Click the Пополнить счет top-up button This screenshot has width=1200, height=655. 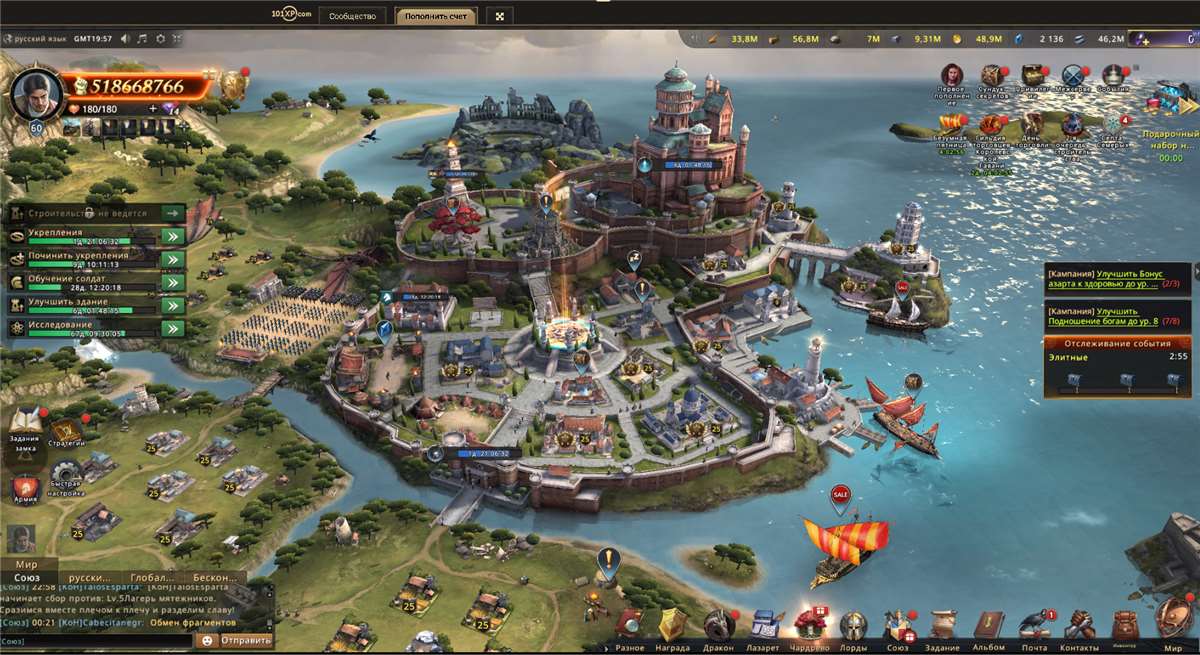tap(435, 16)
